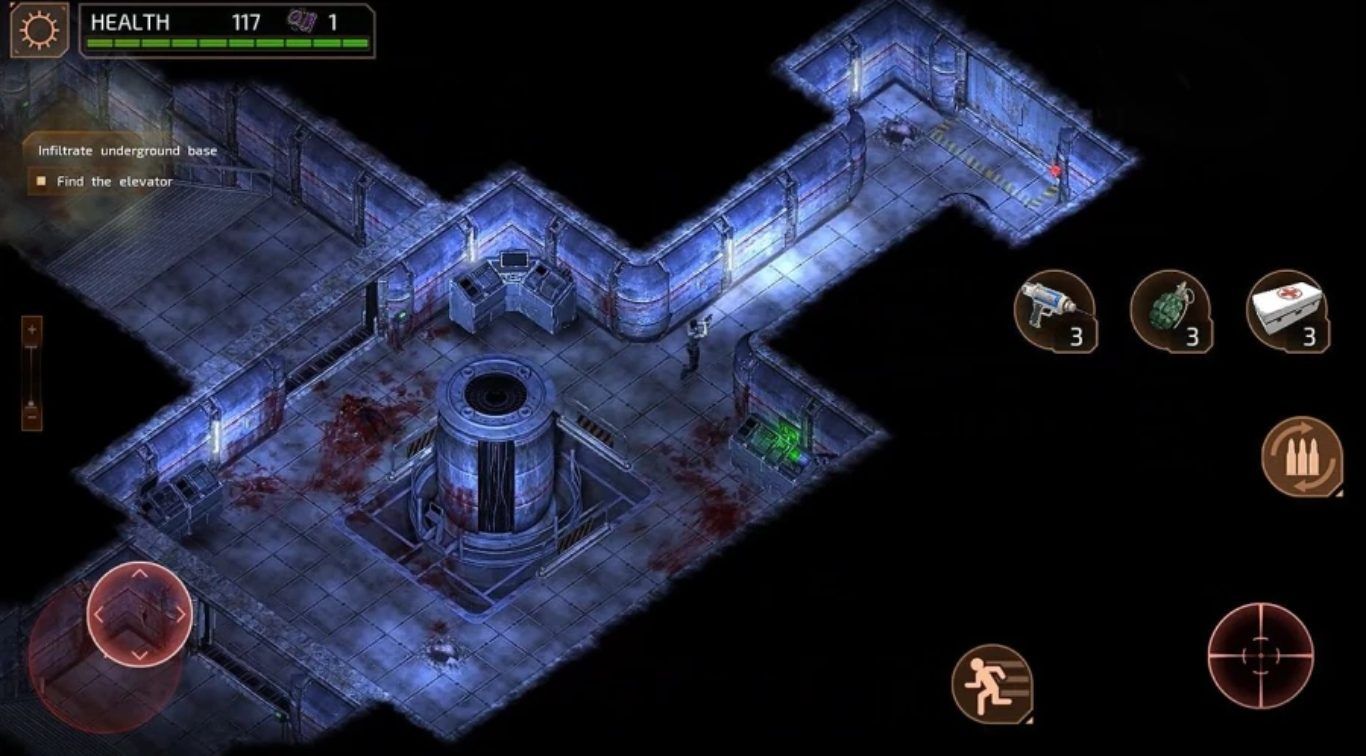
Task: Open the gear settings menu
Action: click(x=39, y=30)
